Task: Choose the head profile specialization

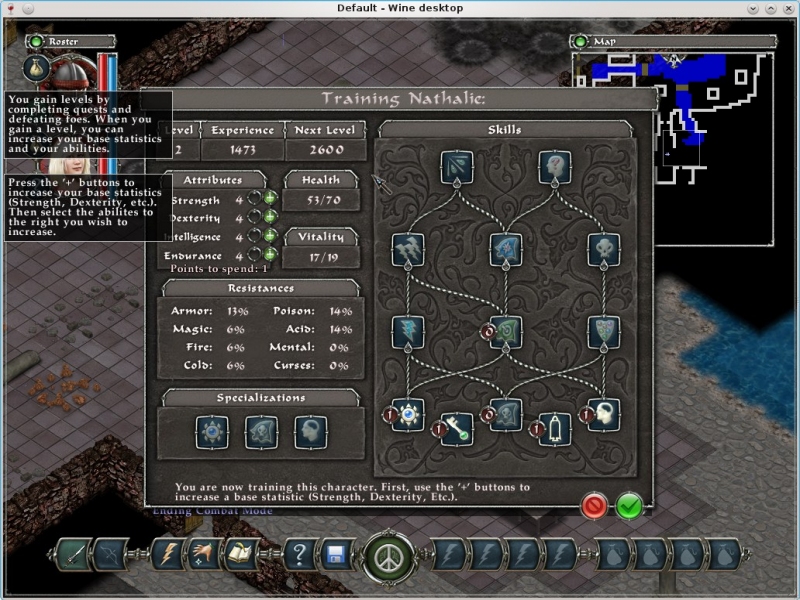Action: point(310,432)
